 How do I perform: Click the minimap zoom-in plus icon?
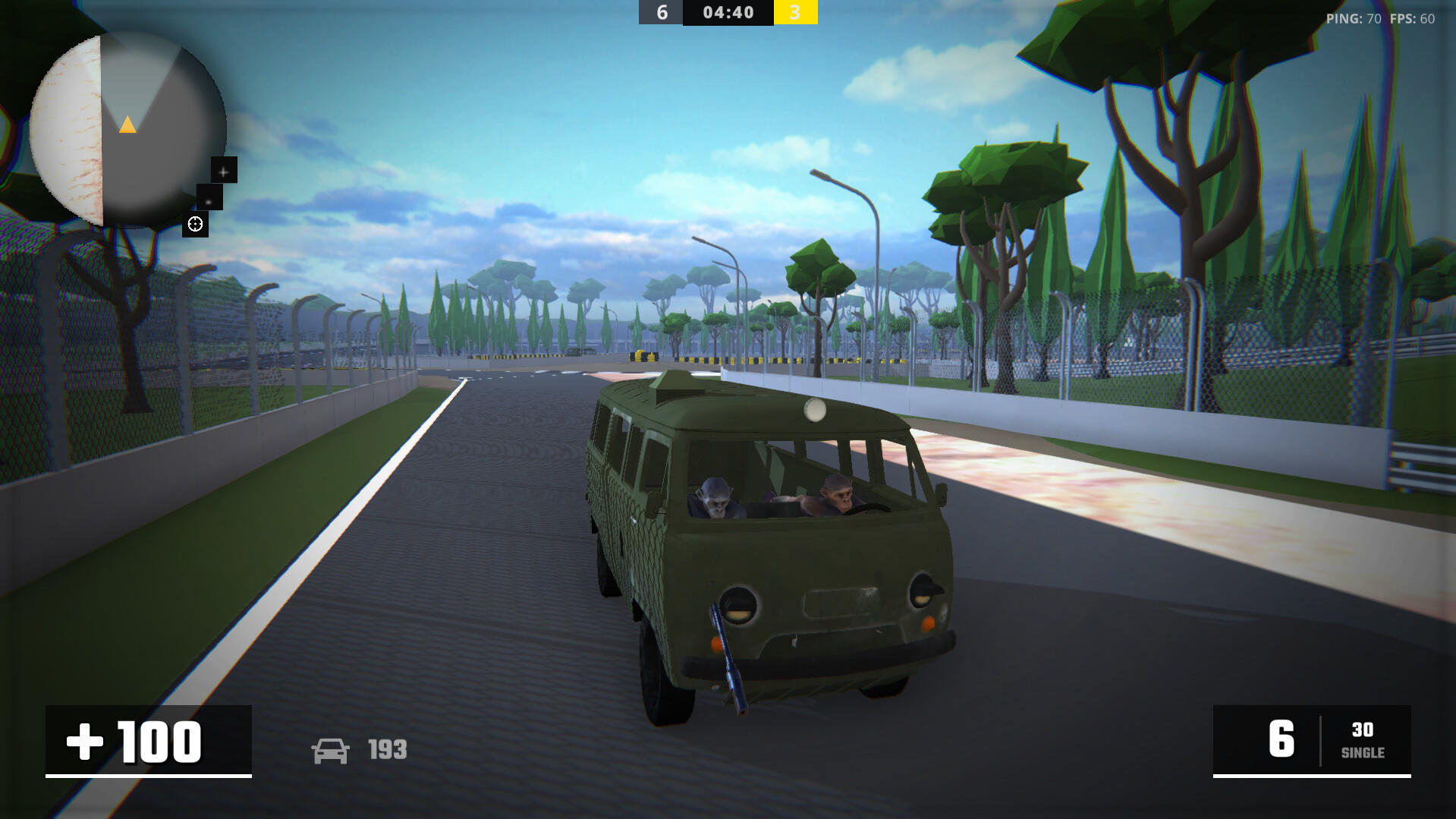pos(222,171)
